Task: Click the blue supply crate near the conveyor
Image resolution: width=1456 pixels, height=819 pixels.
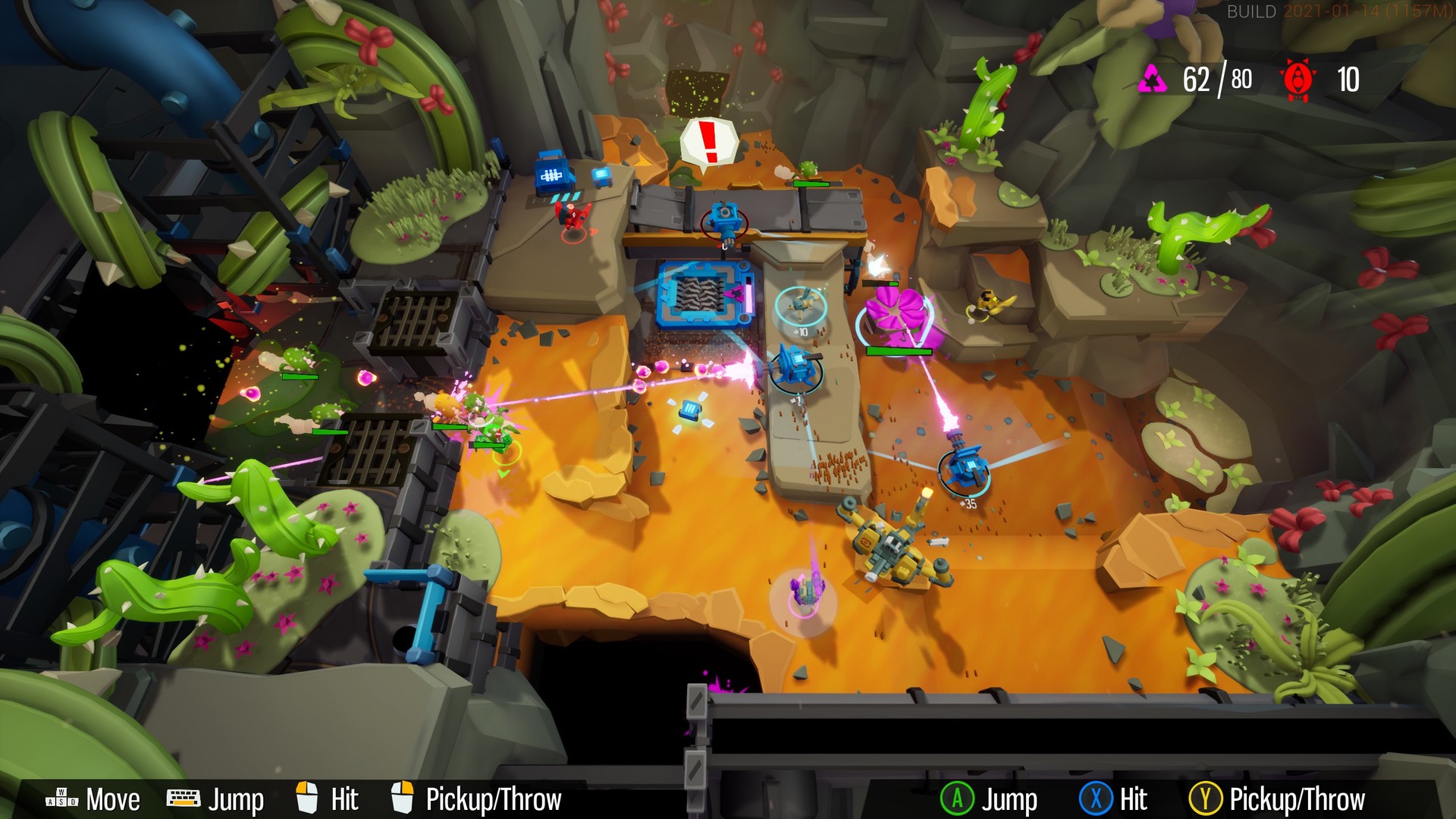Action: tap(689, 409)
